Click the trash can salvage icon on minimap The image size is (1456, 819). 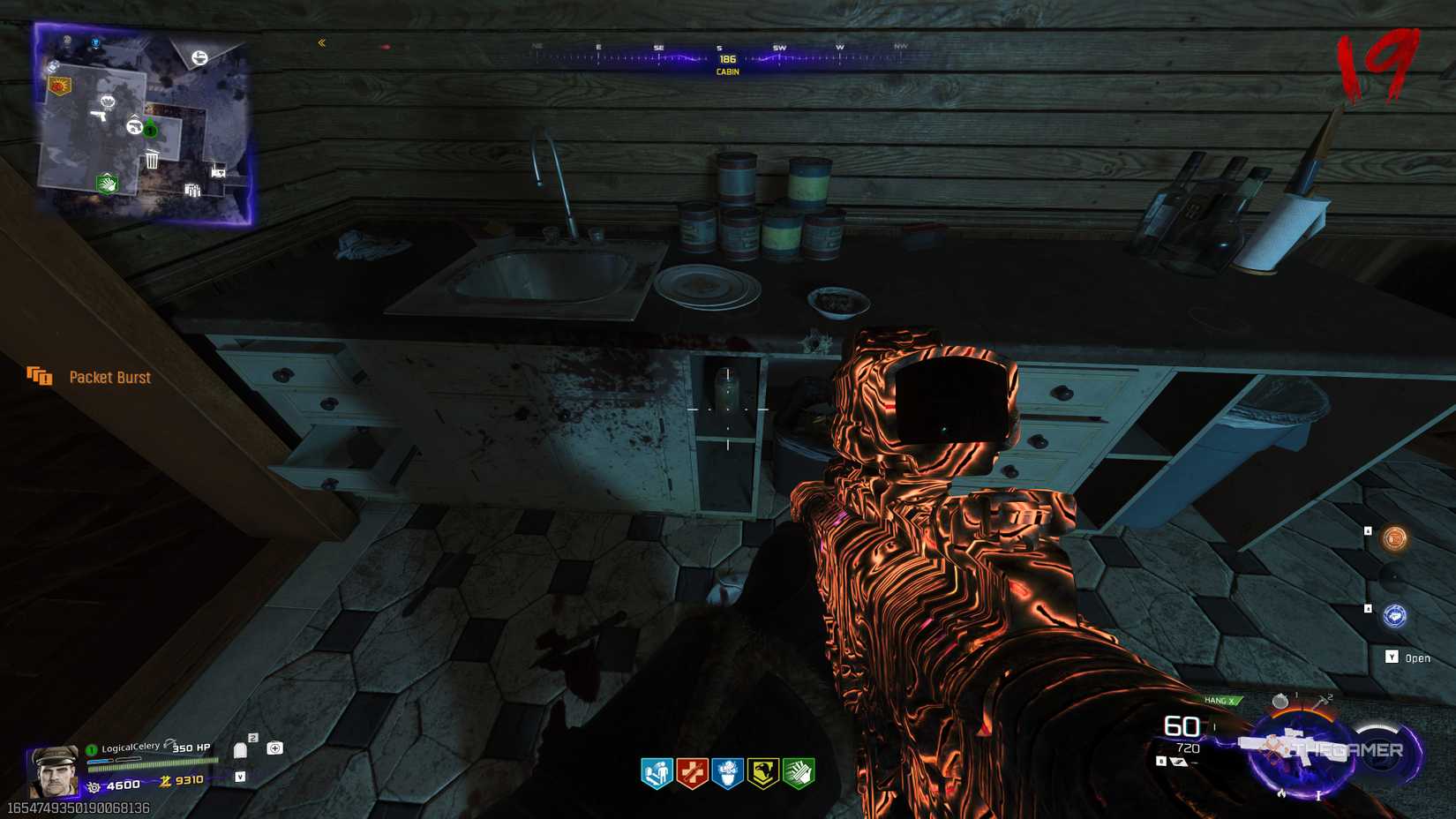pos(153,159)
